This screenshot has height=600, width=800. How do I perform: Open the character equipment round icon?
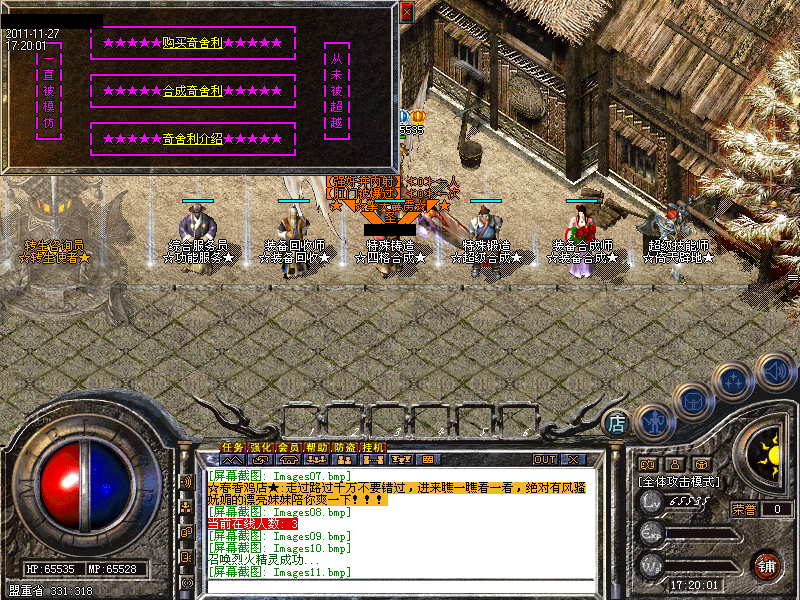tap(653, 421)
